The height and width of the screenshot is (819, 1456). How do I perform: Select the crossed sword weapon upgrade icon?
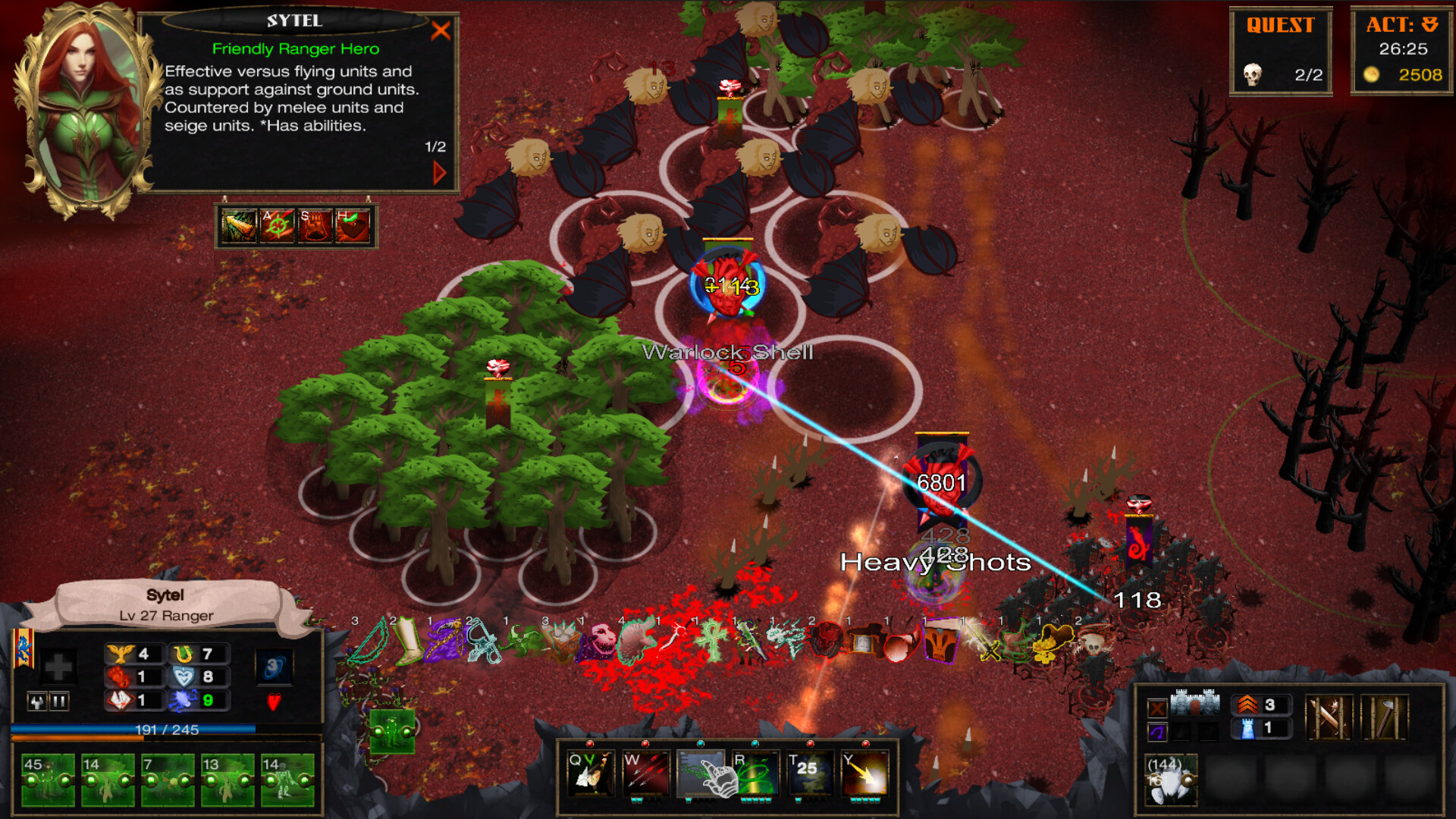(x=1330, y=718)
